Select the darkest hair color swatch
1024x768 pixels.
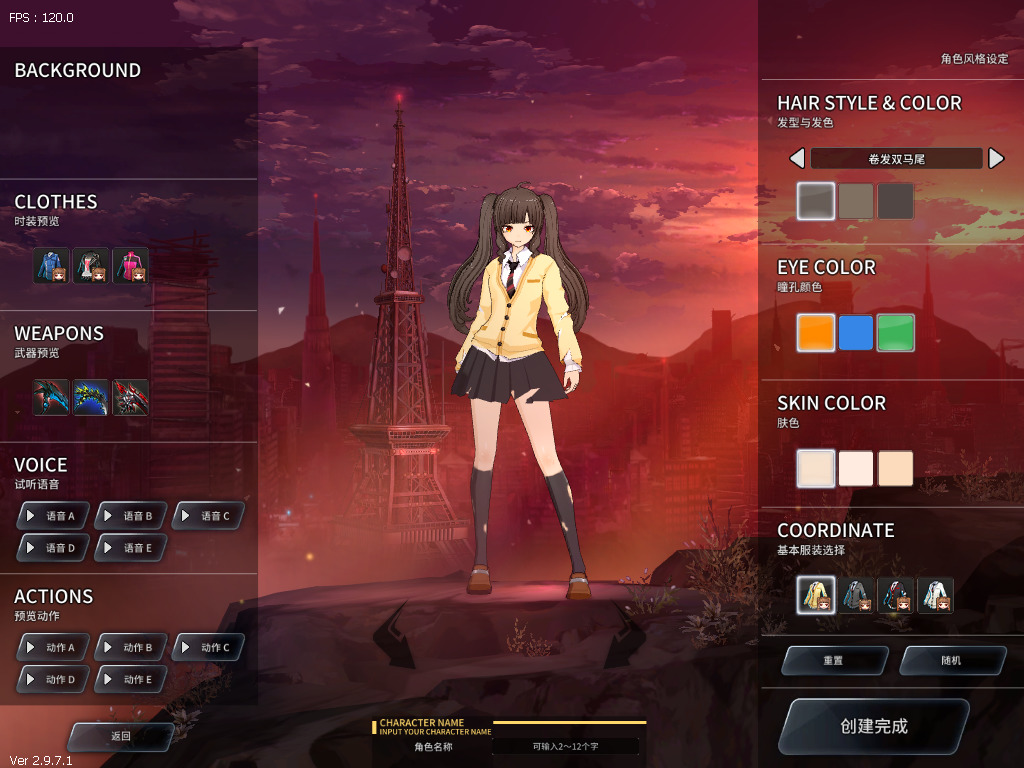(x=896, y=201)
